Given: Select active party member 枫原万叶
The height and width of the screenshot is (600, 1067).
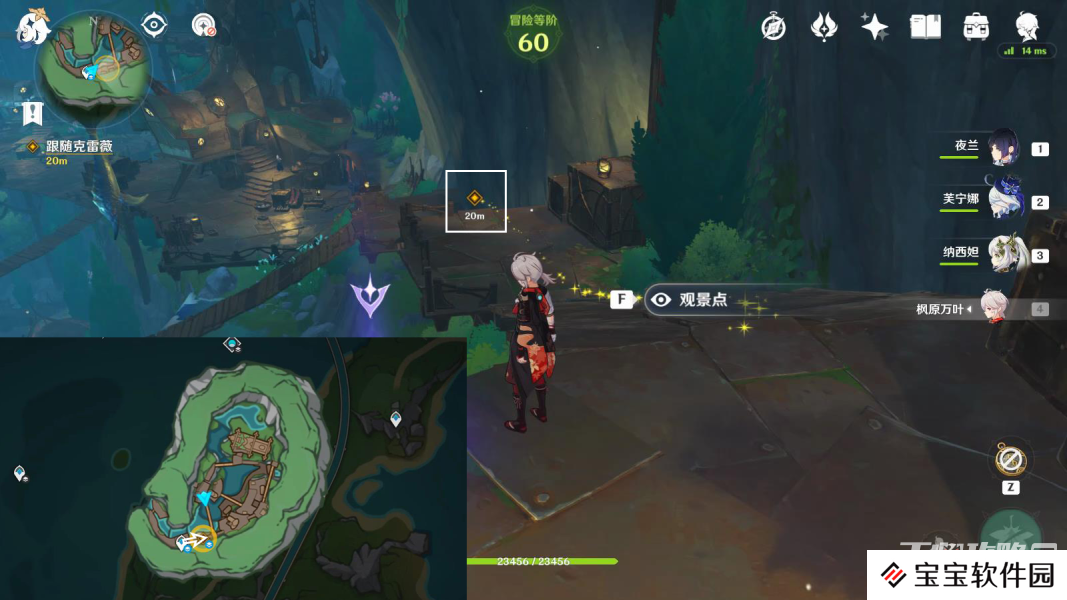Looking at the screenshot, I should pyautogui.click(x=990, y=308).
